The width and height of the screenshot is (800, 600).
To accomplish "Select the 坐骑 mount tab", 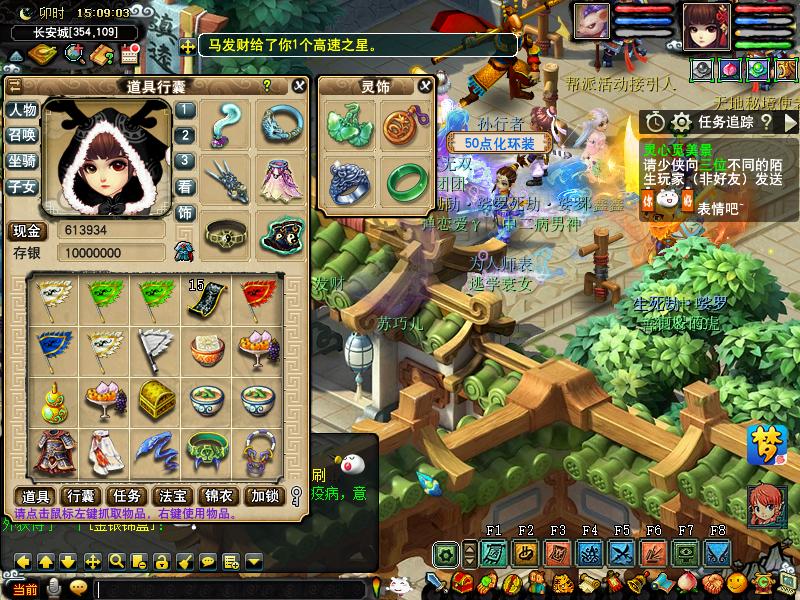I will [21, 160].
